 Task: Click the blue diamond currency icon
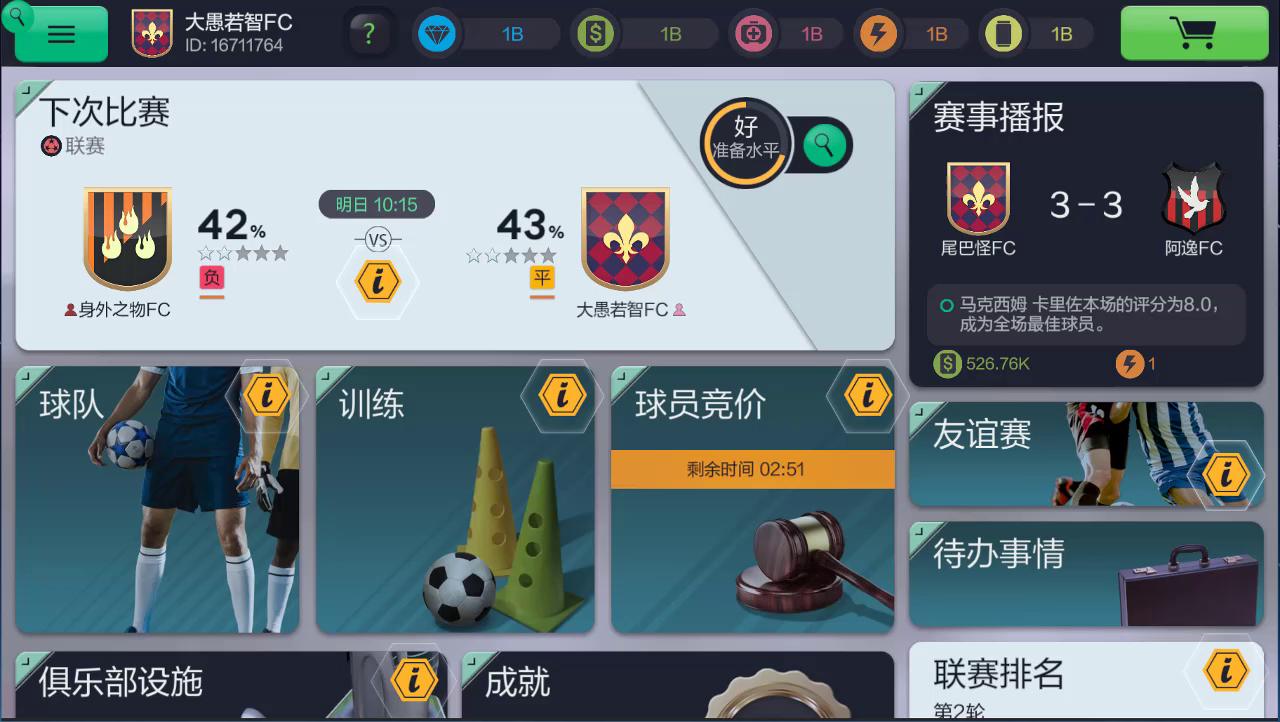point(437,33)
